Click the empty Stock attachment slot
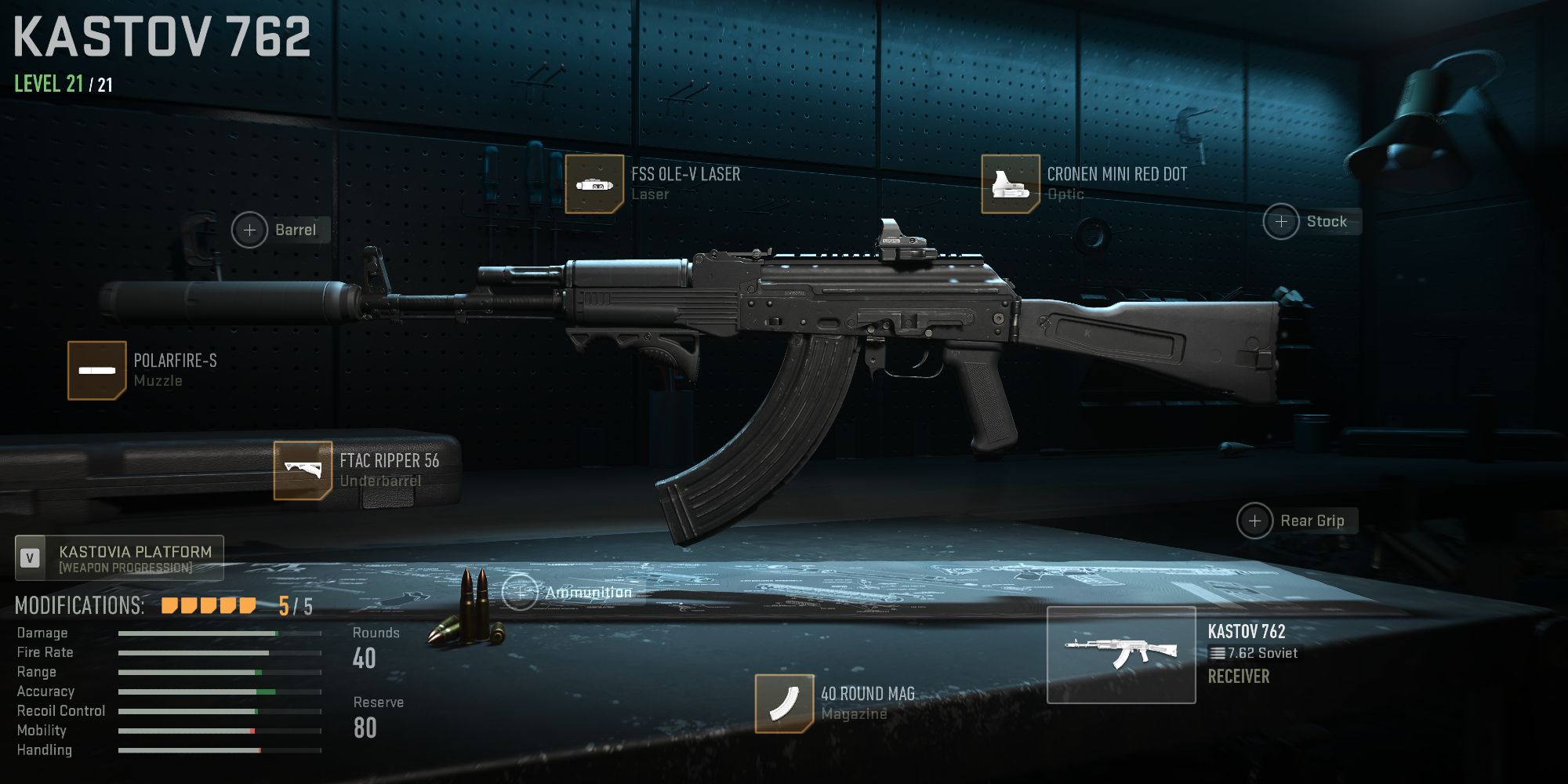Viewport: 1568px width, 784px height. click(1282, 221)
